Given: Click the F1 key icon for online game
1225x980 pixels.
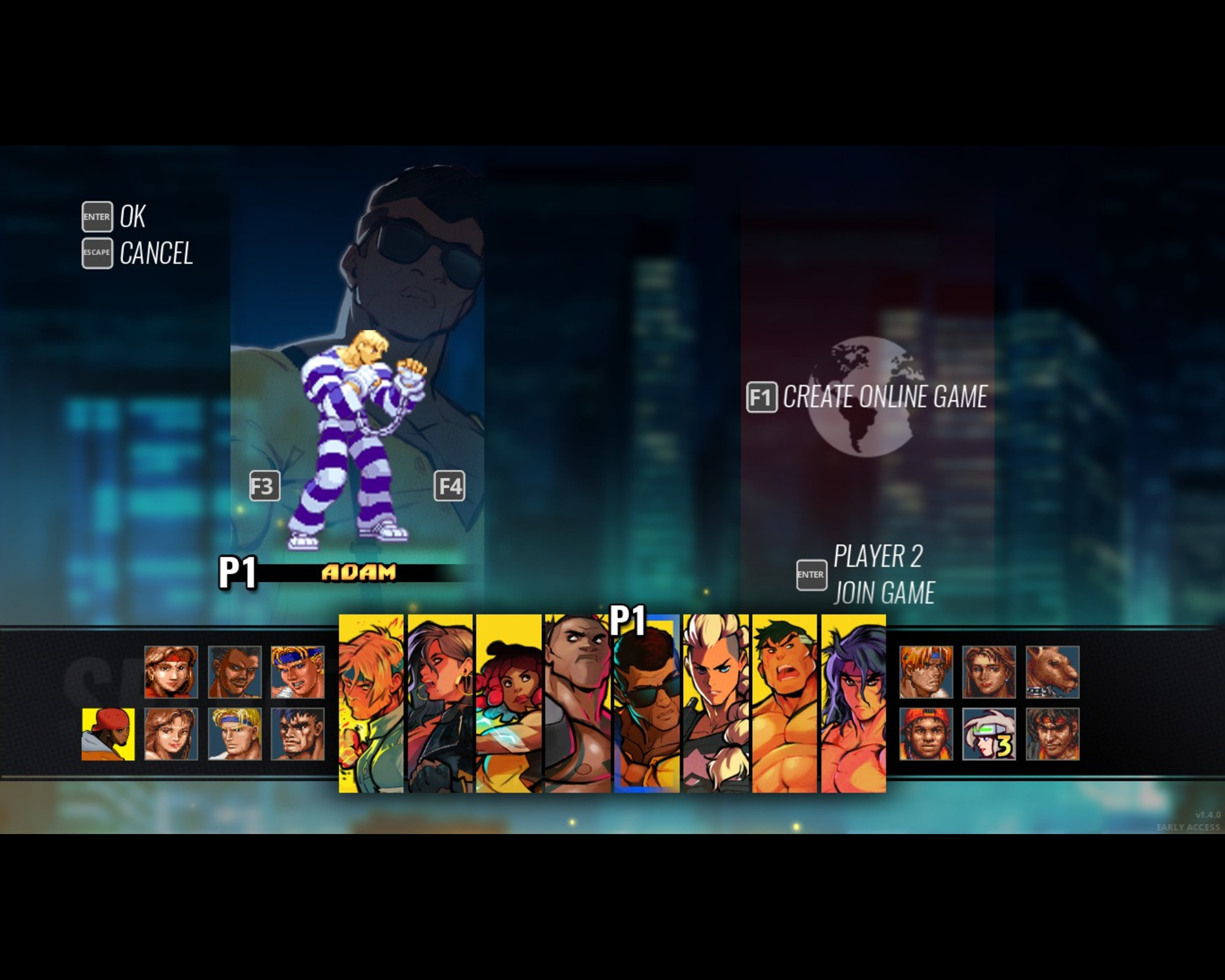Looking at the screenshot, I should (764, 398).
